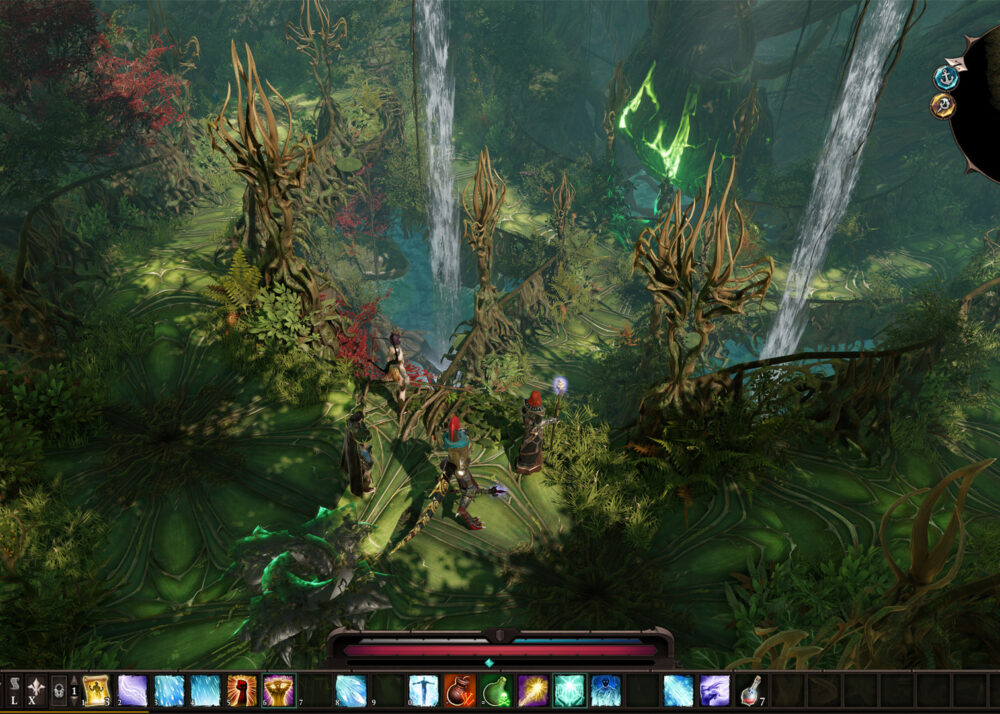The image size is (1000, 714).
Task: Click the blue anchor icon beside minimap
Action: [945, 77]
